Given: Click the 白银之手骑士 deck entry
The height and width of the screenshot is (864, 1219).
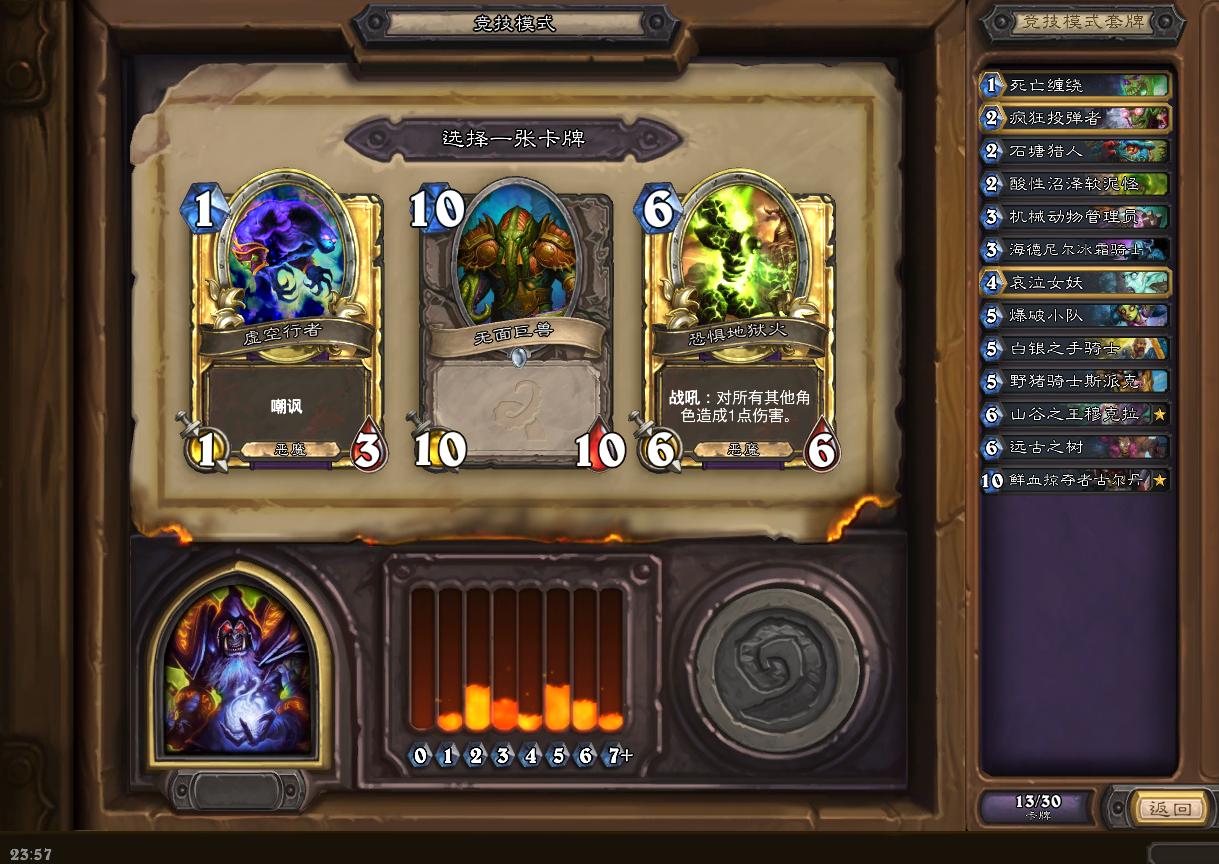Looking at the screenshot, I should (1075, 348).
